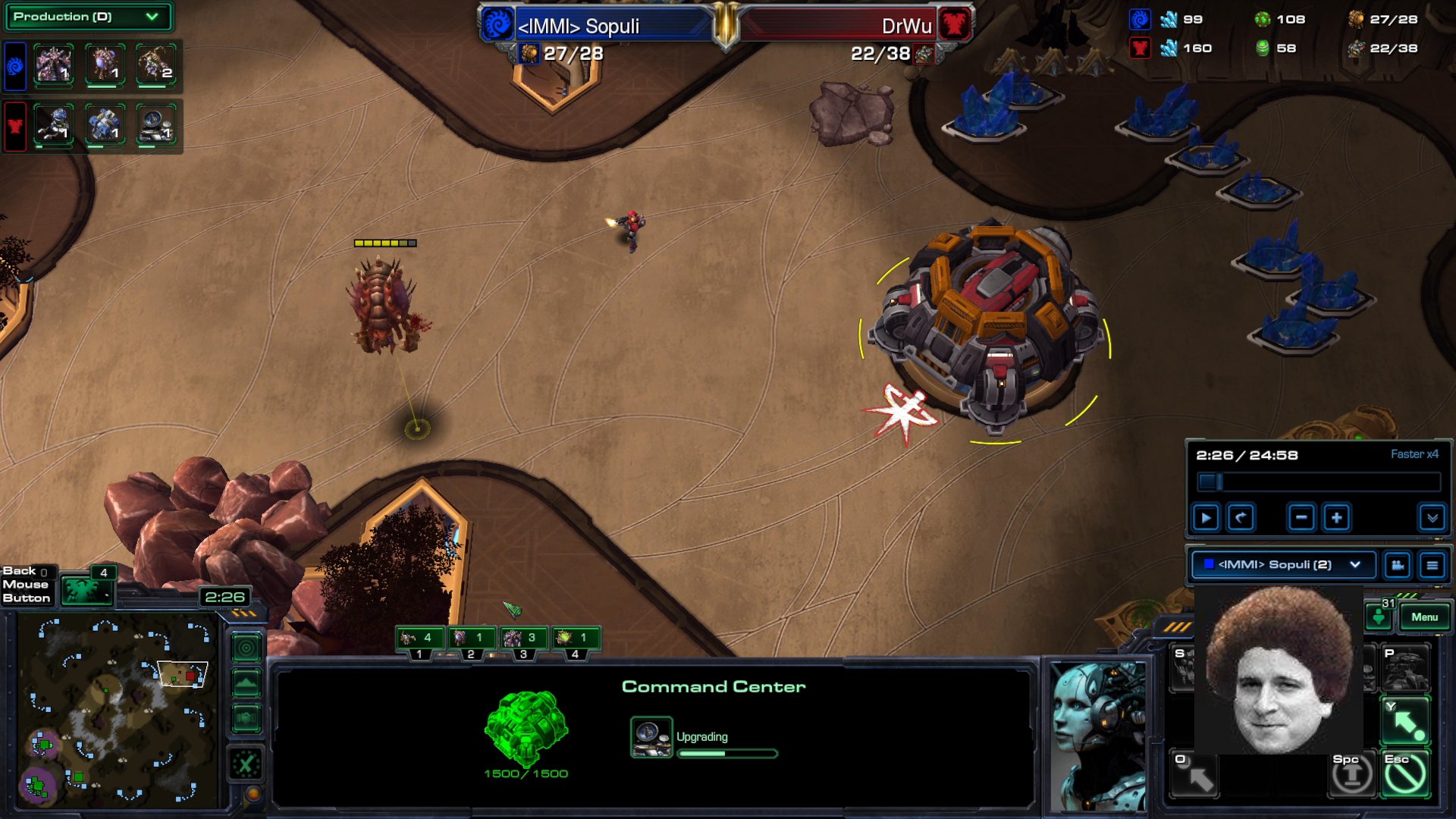Toggle the player camera view button
This screenshot has width=1456, height=819.
(1397, 565)
